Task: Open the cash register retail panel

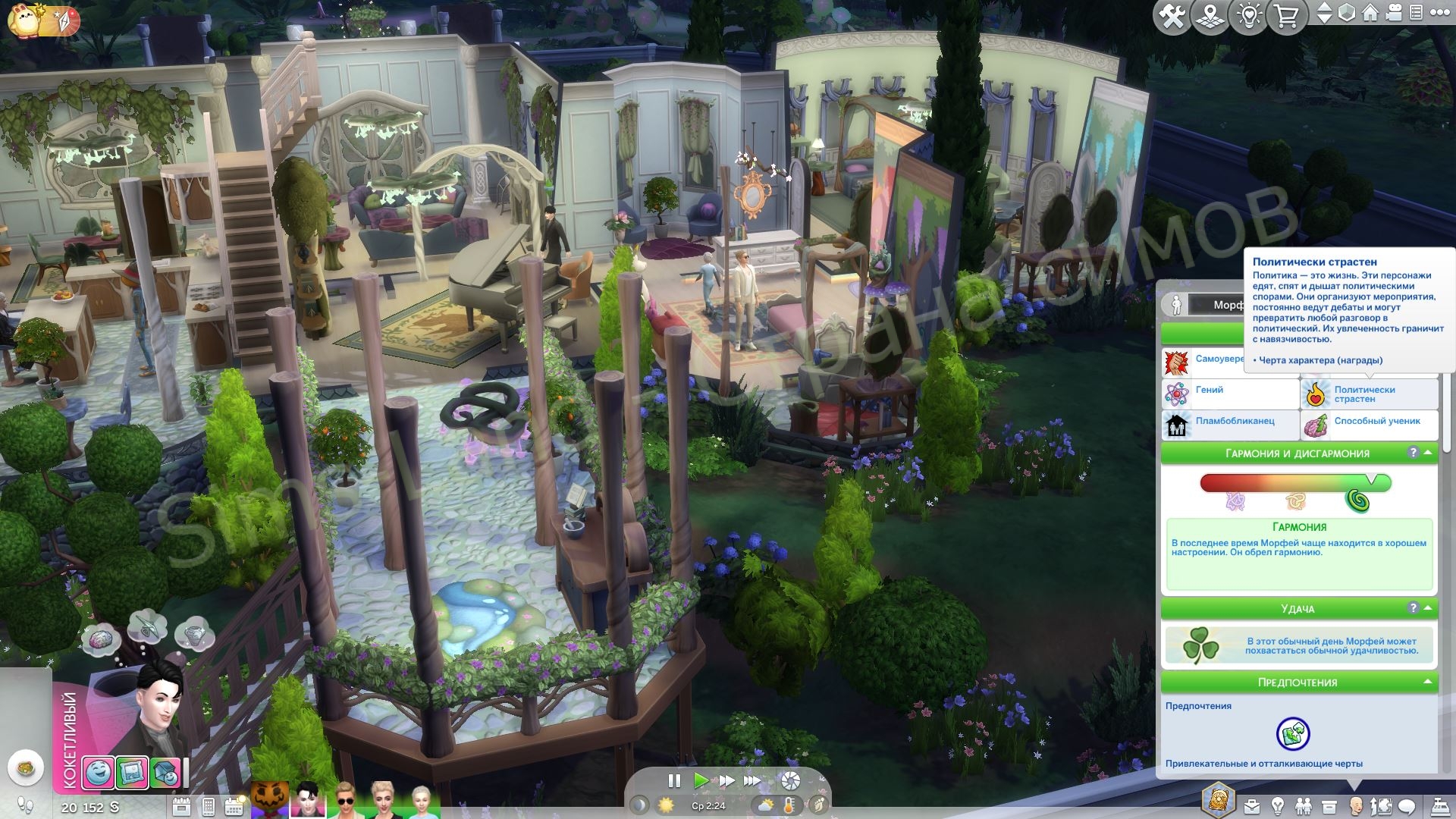Action: click(1439, 806)
